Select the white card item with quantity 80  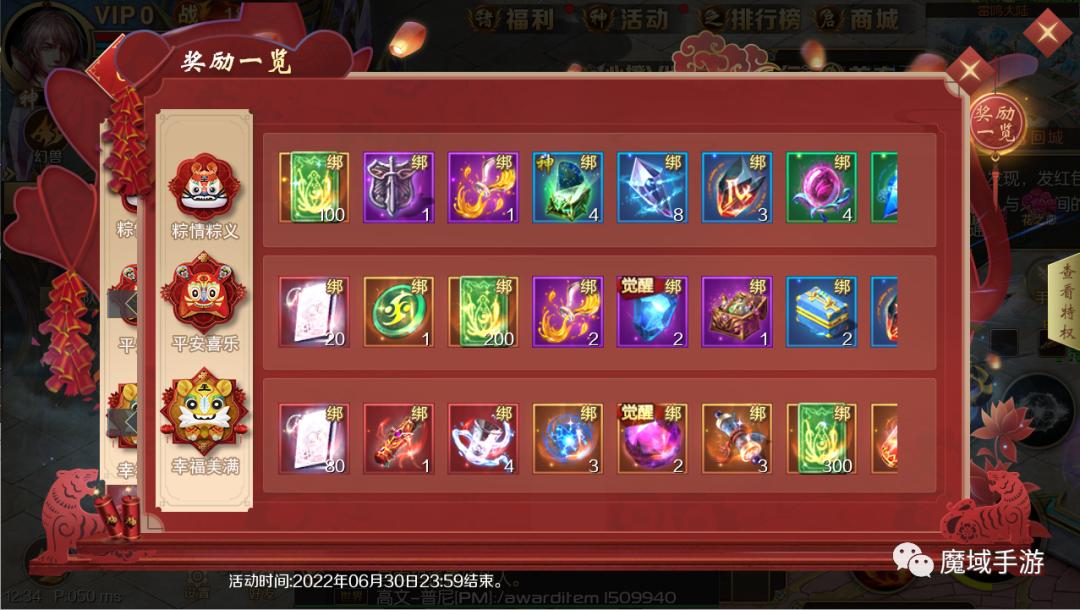tap(314, 439)
